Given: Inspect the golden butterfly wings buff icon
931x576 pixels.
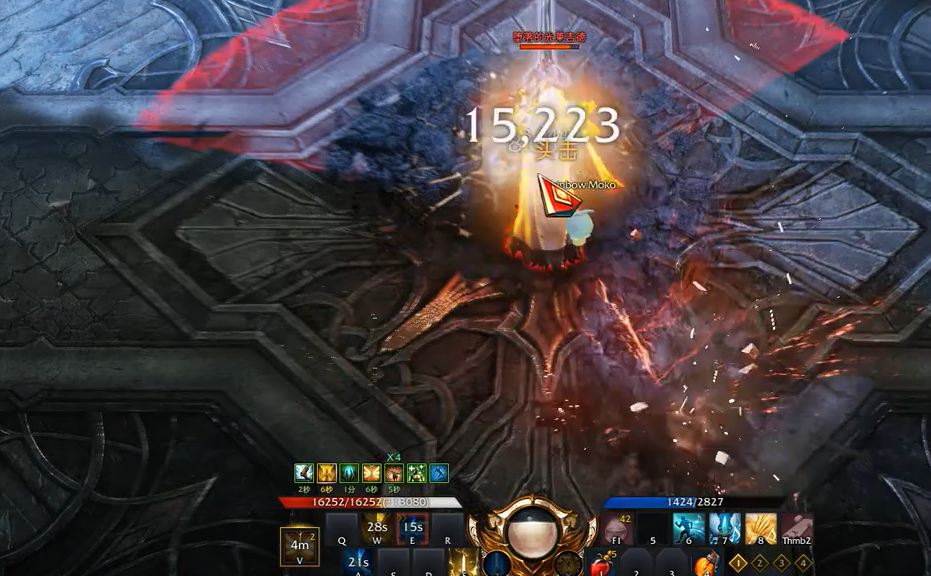Looking at the screenshot, I should (372, 473).
